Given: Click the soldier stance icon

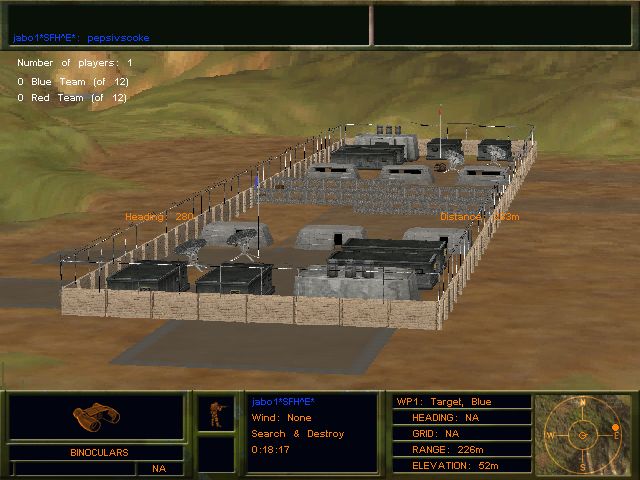Looking at the screenshot, I should tap(215, 413).
